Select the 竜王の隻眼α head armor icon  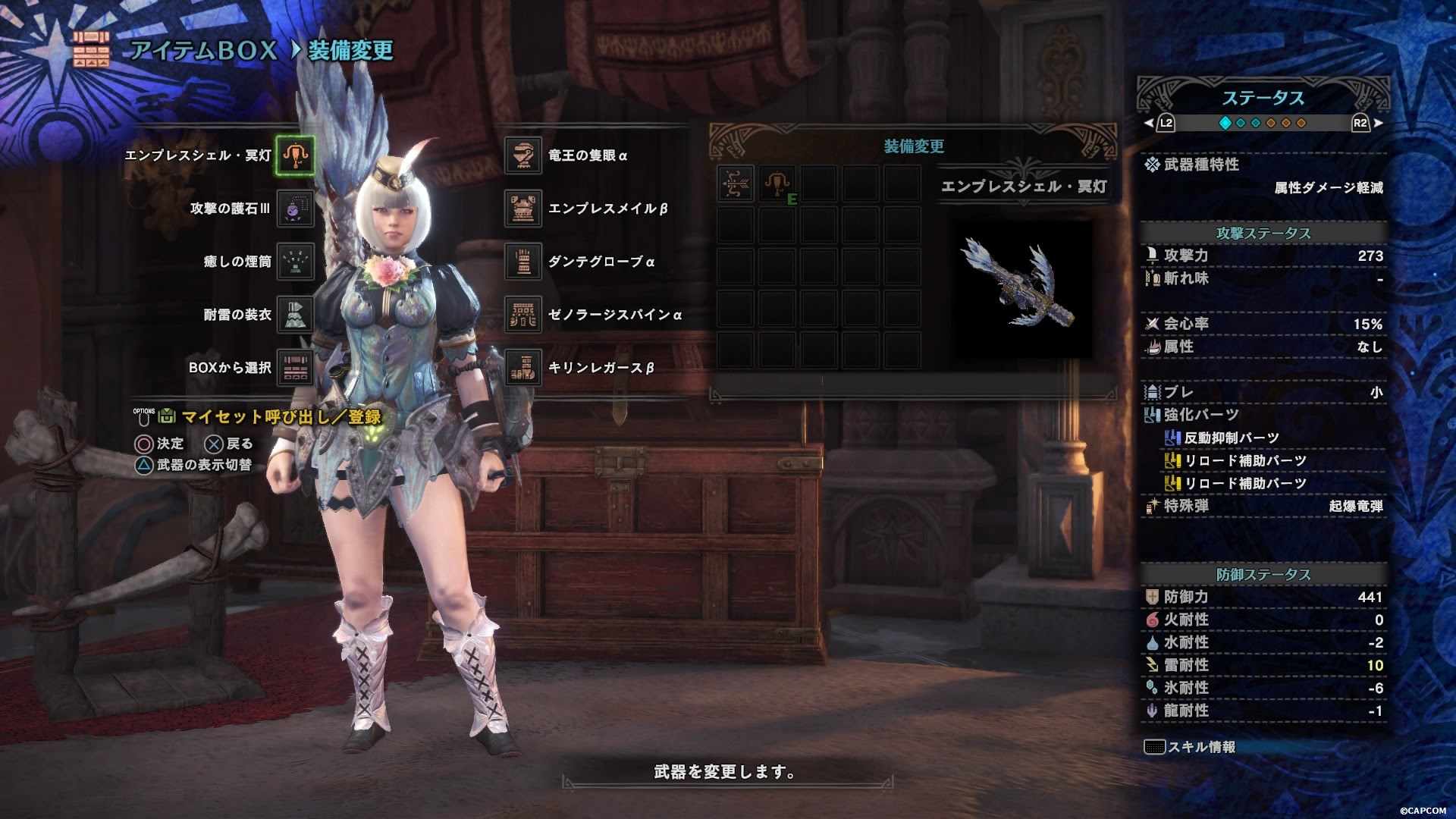[522, 155]
